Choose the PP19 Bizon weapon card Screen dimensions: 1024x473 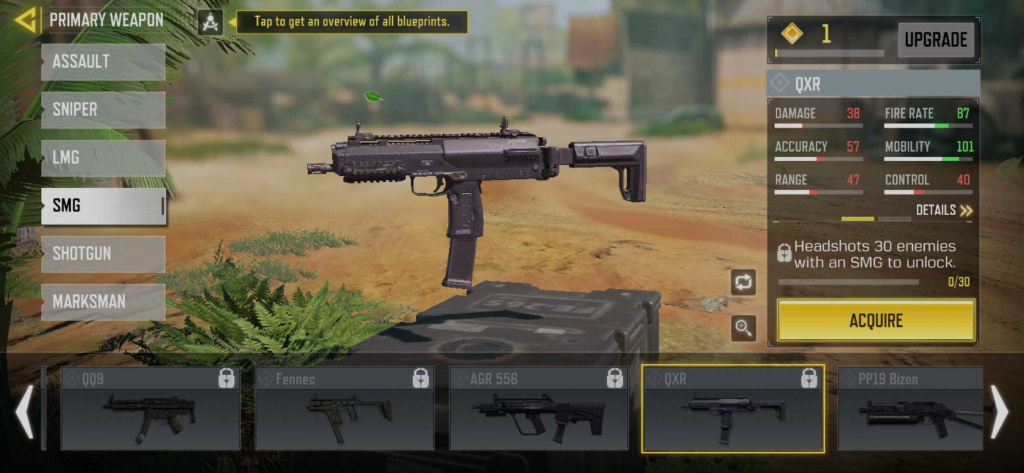[910, 408]
